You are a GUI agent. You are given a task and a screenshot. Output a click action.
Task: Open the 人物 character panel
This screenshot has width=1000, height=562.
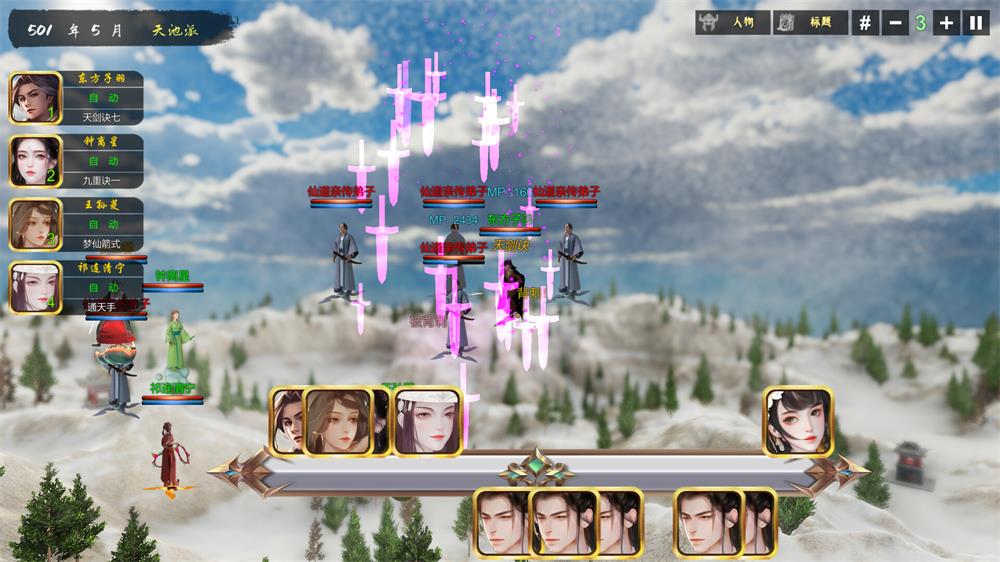(732, 22)
